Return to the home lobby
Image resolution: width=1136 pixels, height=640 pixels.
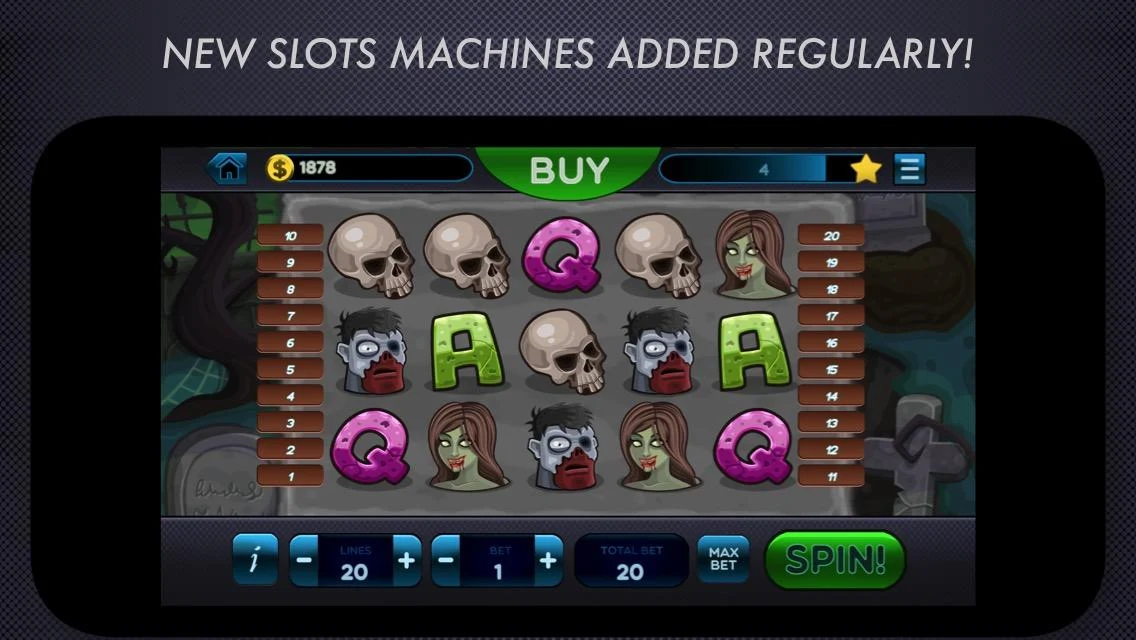(229, 169)
